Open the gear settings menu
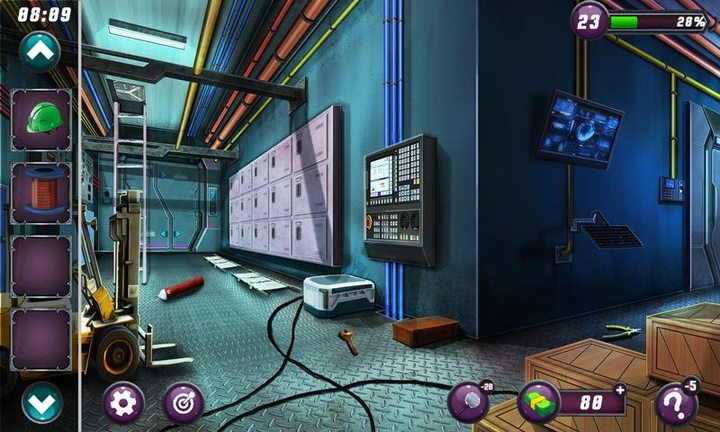 coord(124,403)
